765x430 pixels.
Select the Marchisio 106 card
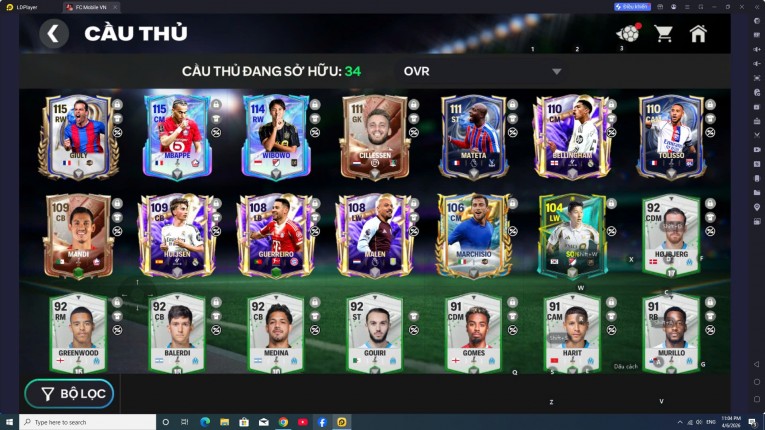coord(472,237)
